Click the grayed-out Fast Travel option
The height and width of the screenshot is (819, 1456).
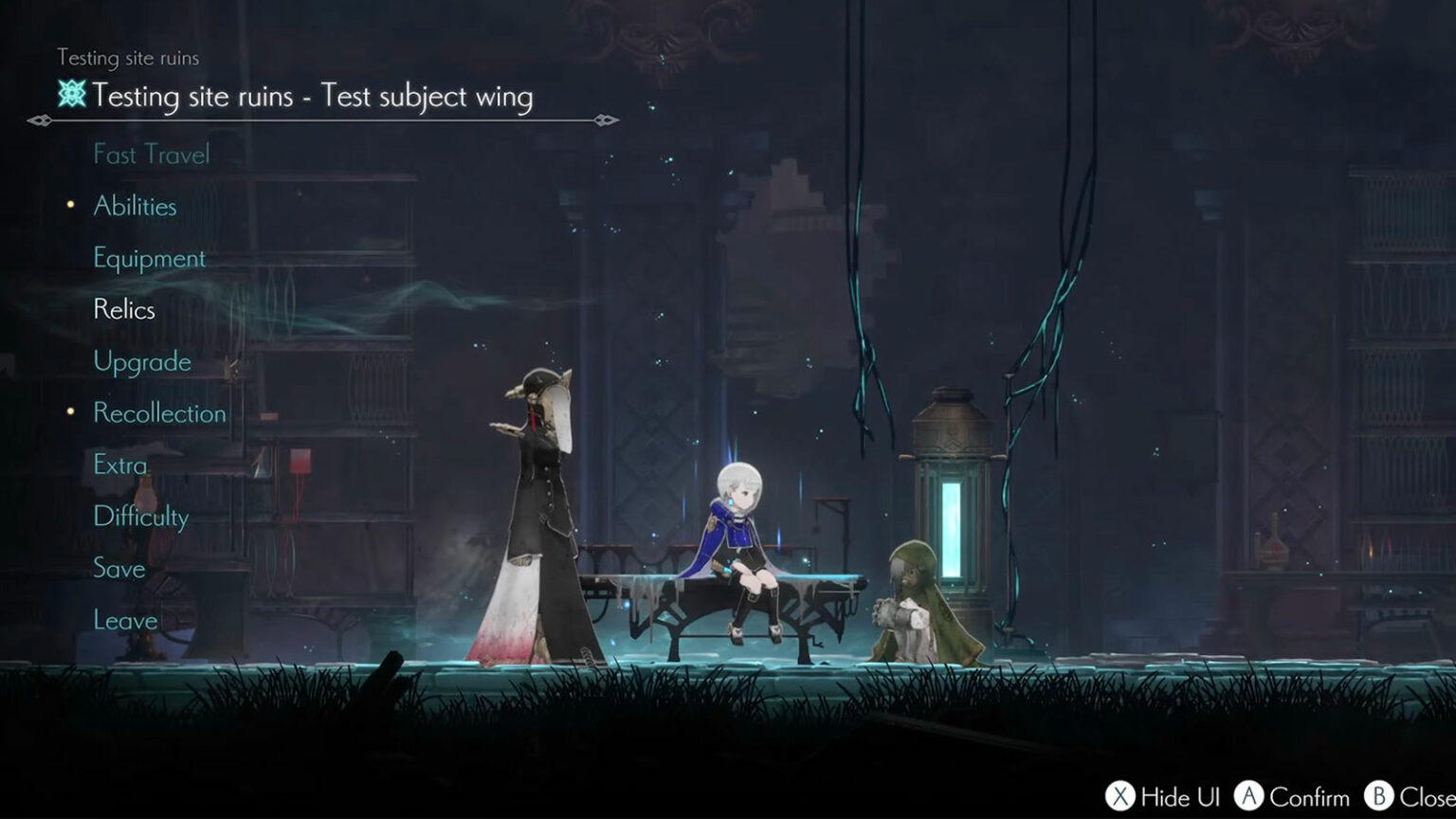point(151,155)
